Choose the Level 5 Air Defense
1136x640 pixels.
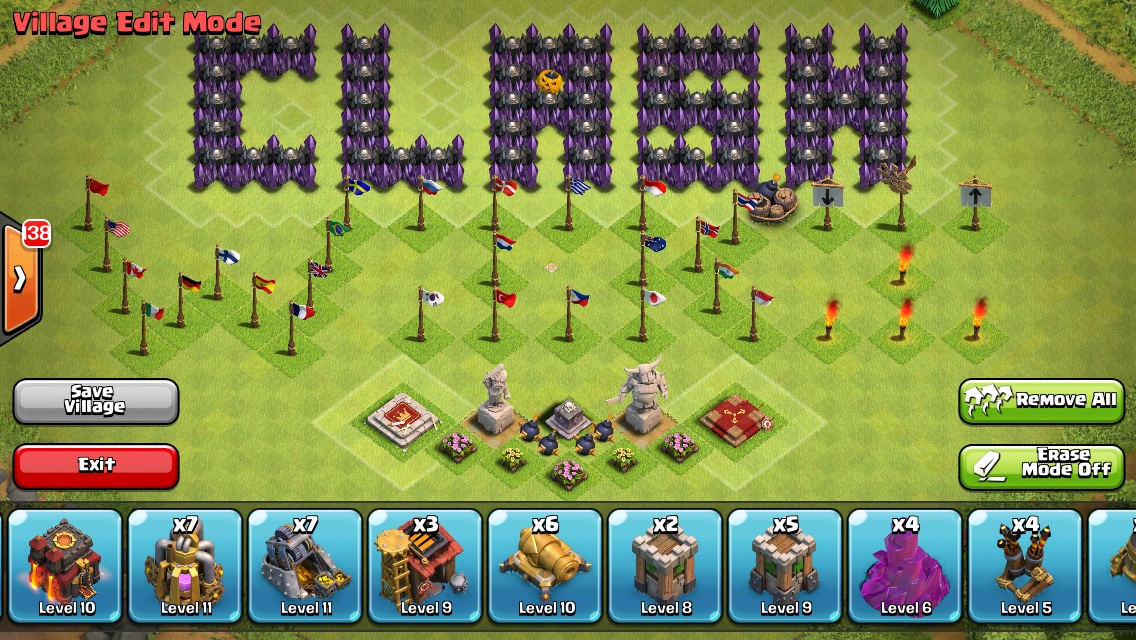[1026, 565]
